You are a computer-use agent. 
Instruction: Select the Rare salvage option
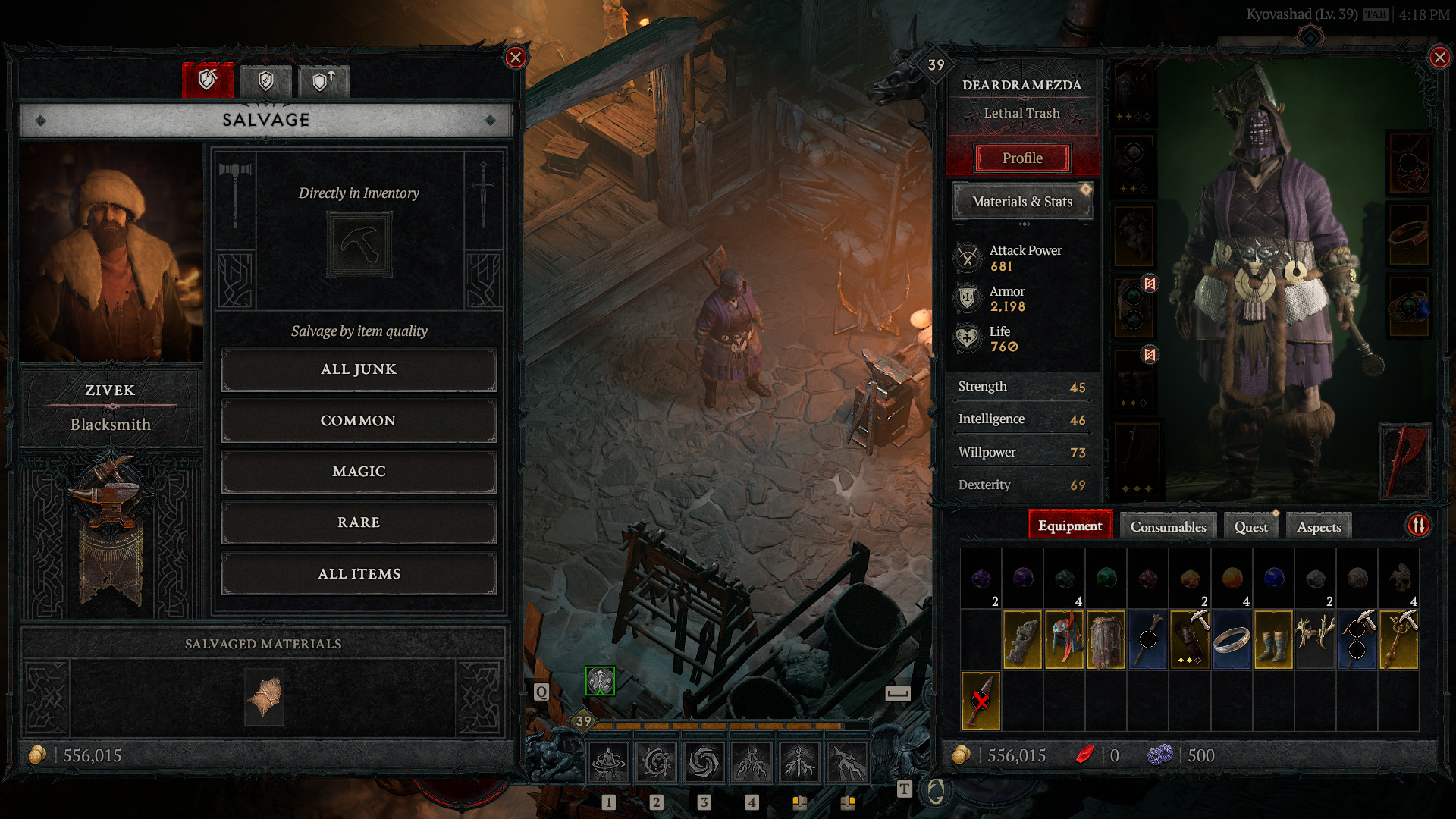(x=359, y=522)
